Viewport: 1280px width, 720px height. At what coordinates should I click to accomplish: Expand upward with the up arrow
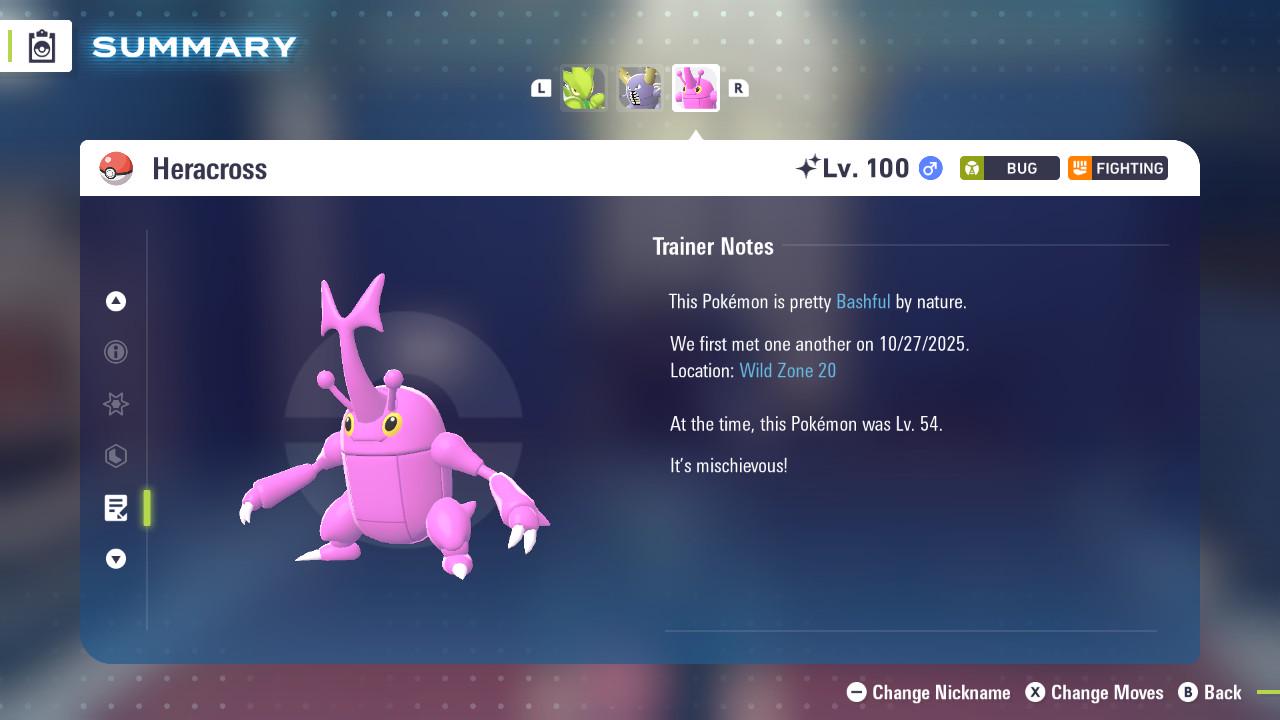[x=116, y=301]
